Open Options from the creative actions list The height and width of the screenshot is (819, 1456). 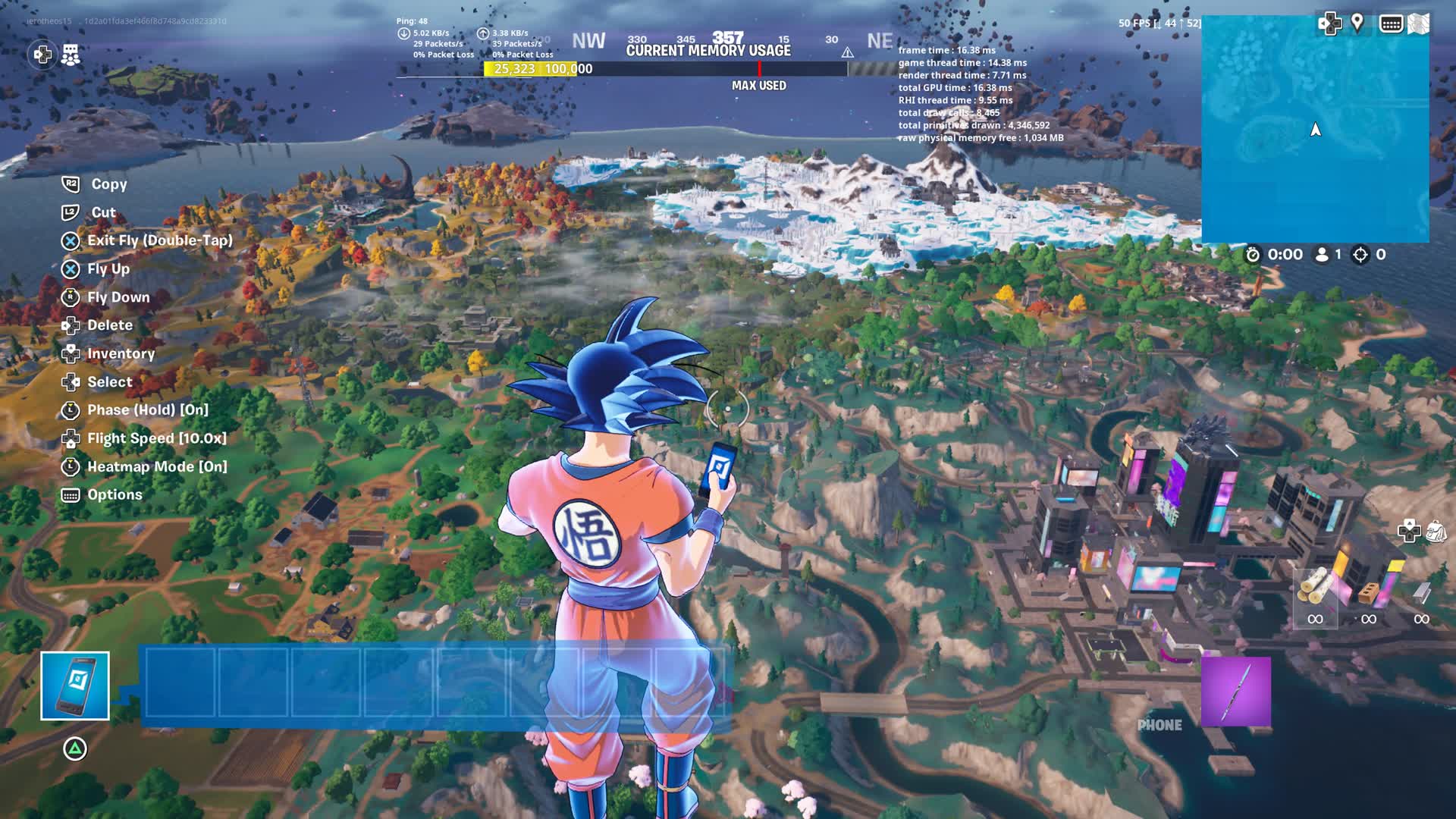pyautogui.click(x=115, y=495)
